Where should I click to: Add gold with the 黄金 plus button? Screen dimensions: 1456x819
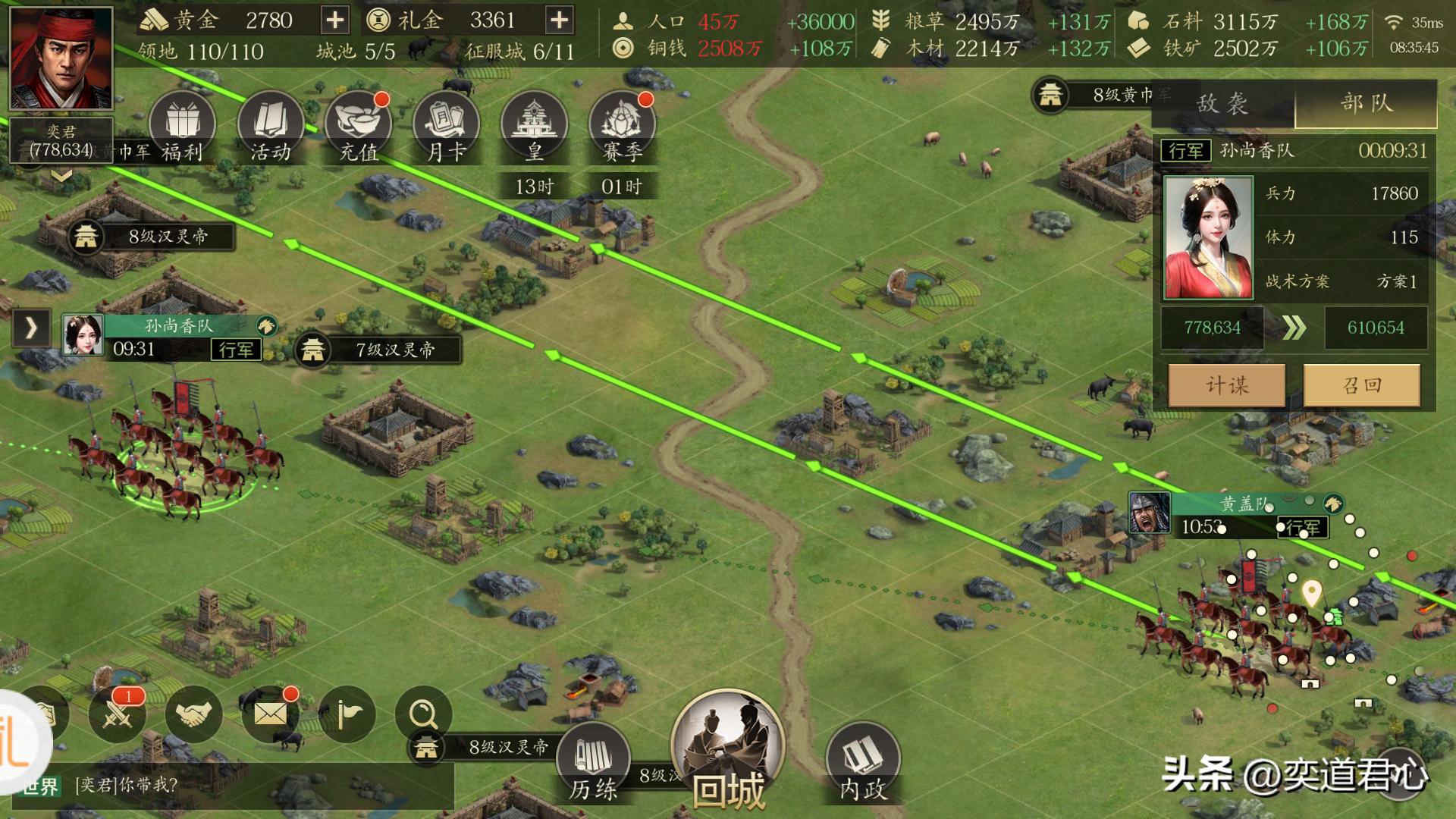(334, 20)
